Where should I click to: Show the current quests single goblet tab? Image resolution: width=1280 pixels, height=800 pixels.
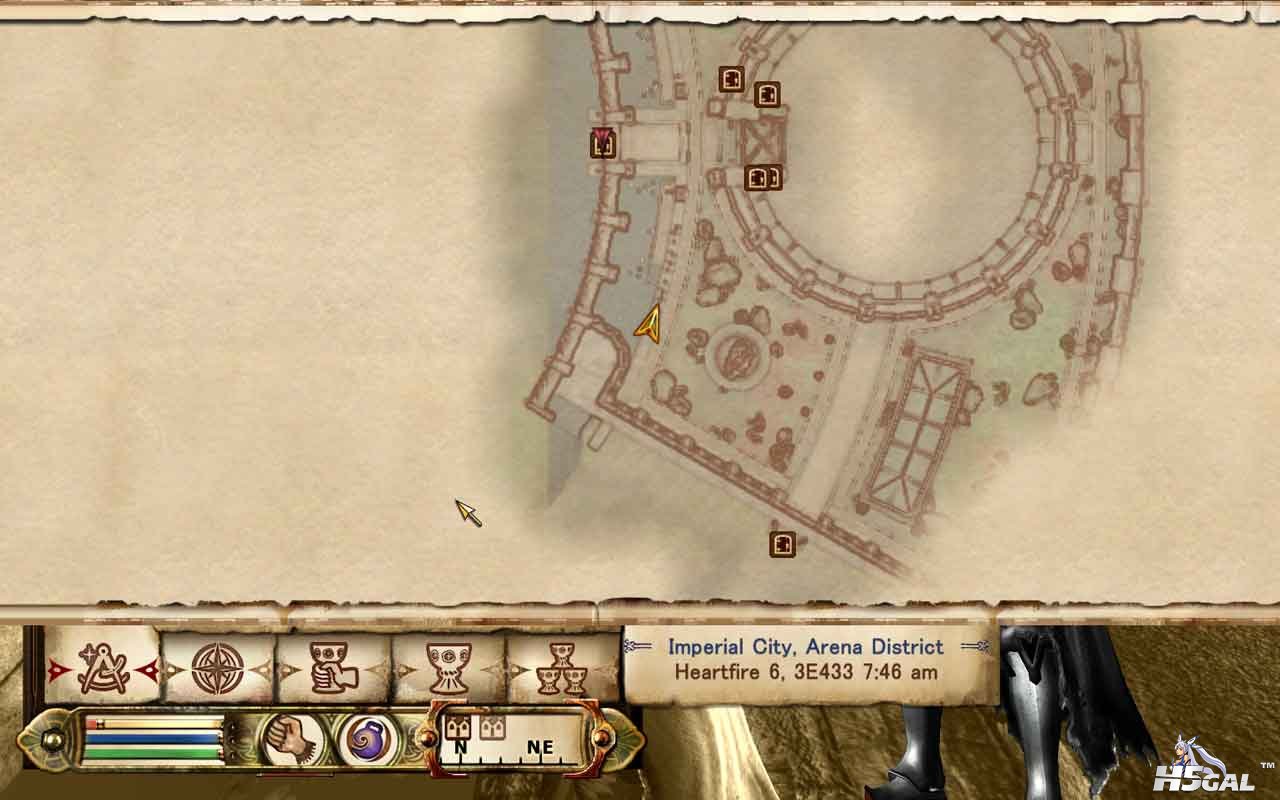[447, 668]
